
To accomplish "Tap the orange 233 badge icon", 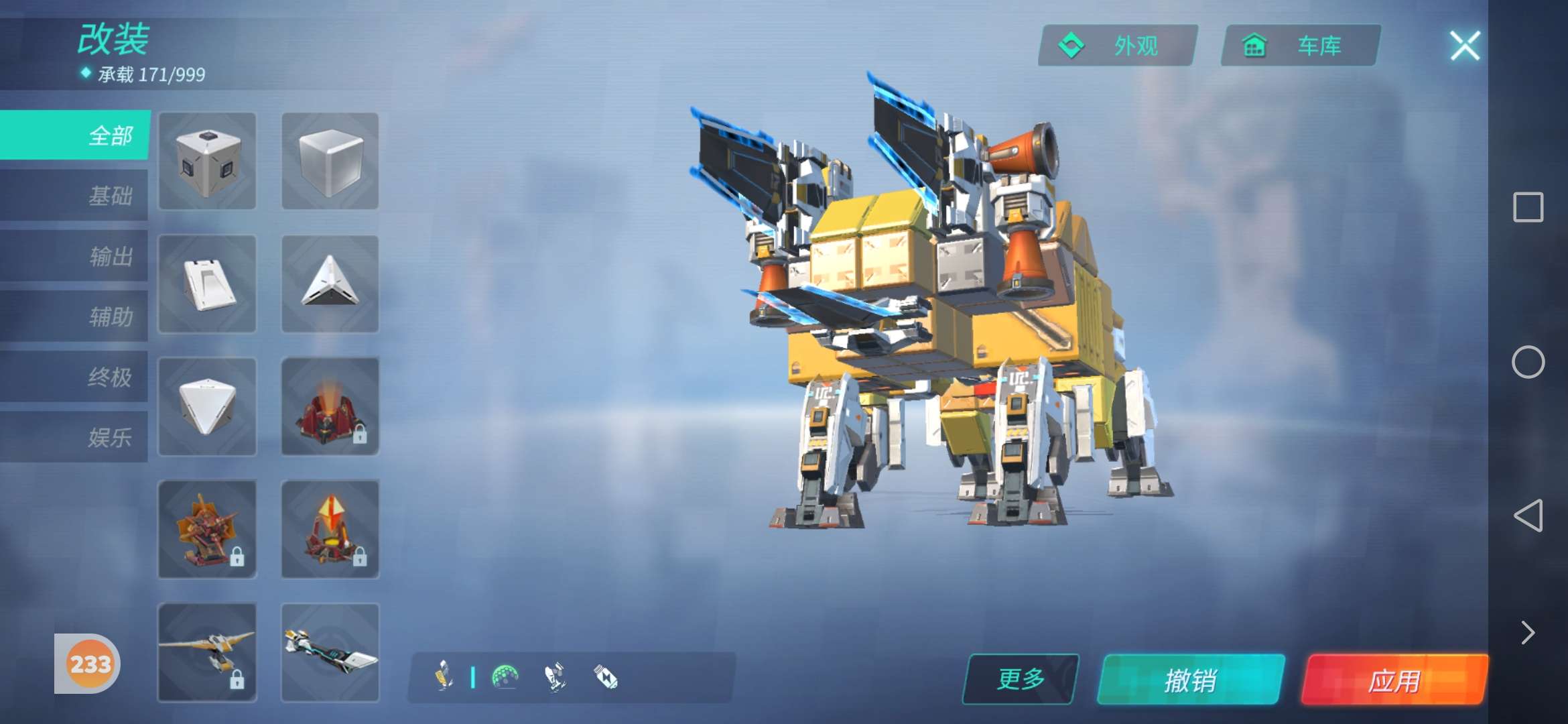I will click(90, 664).
